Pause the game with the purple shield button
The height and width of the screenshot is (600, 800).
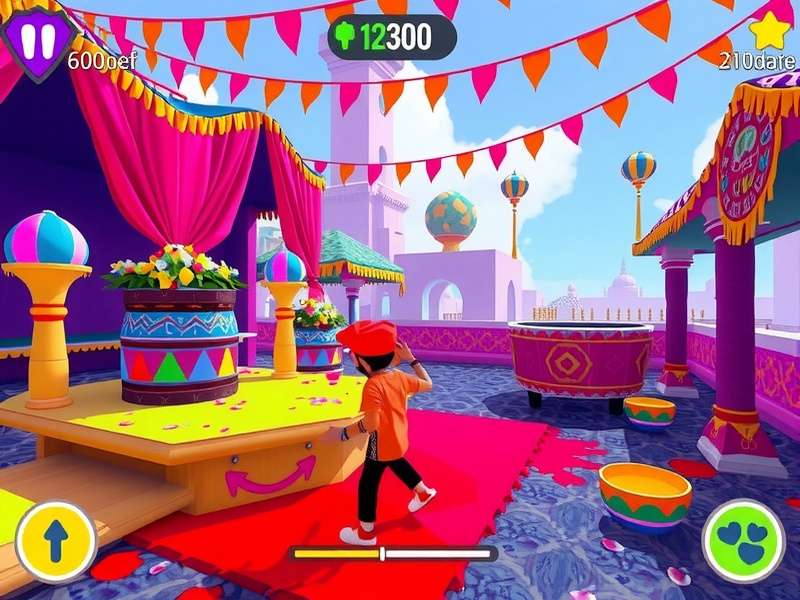38,41
